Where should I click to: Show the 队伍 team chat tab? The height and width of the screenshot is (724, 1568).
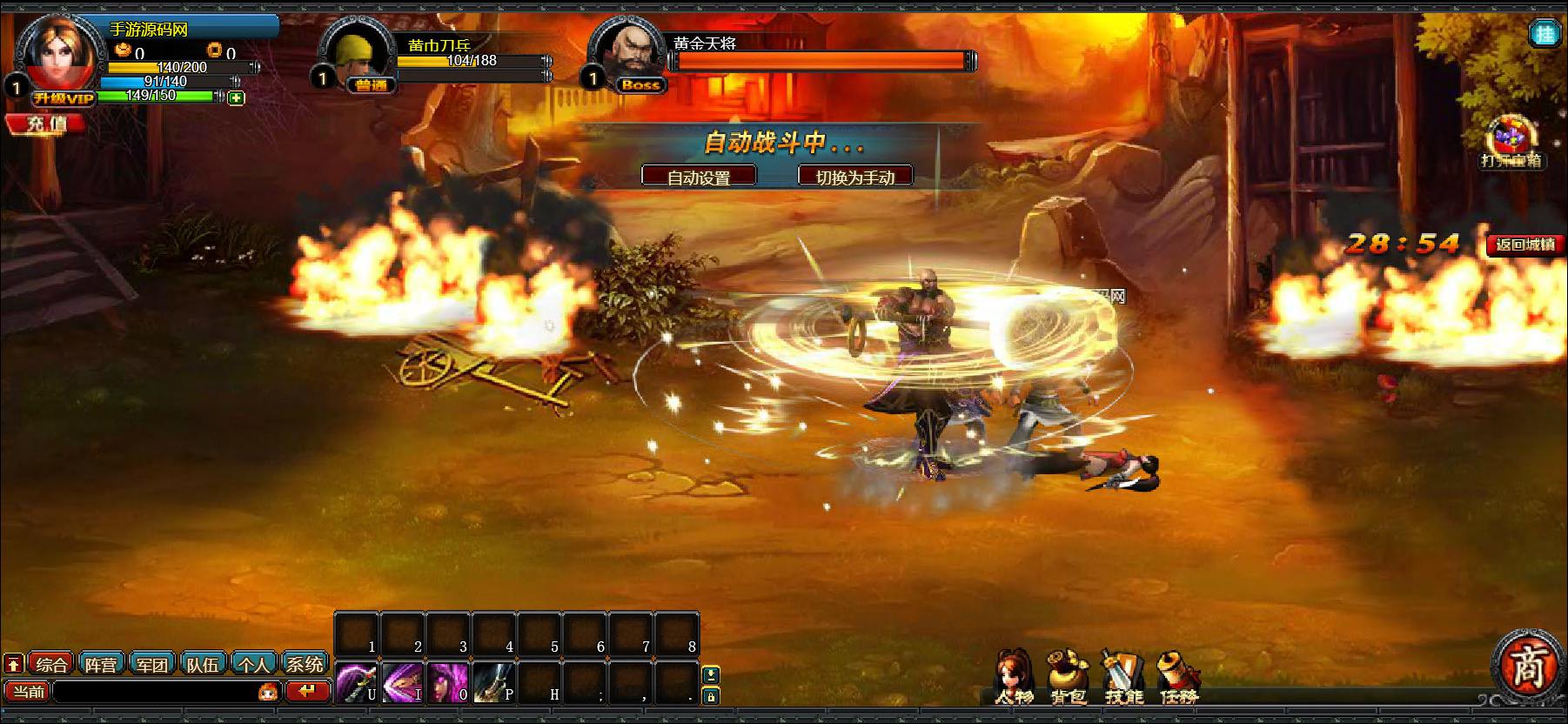point(203,665)
